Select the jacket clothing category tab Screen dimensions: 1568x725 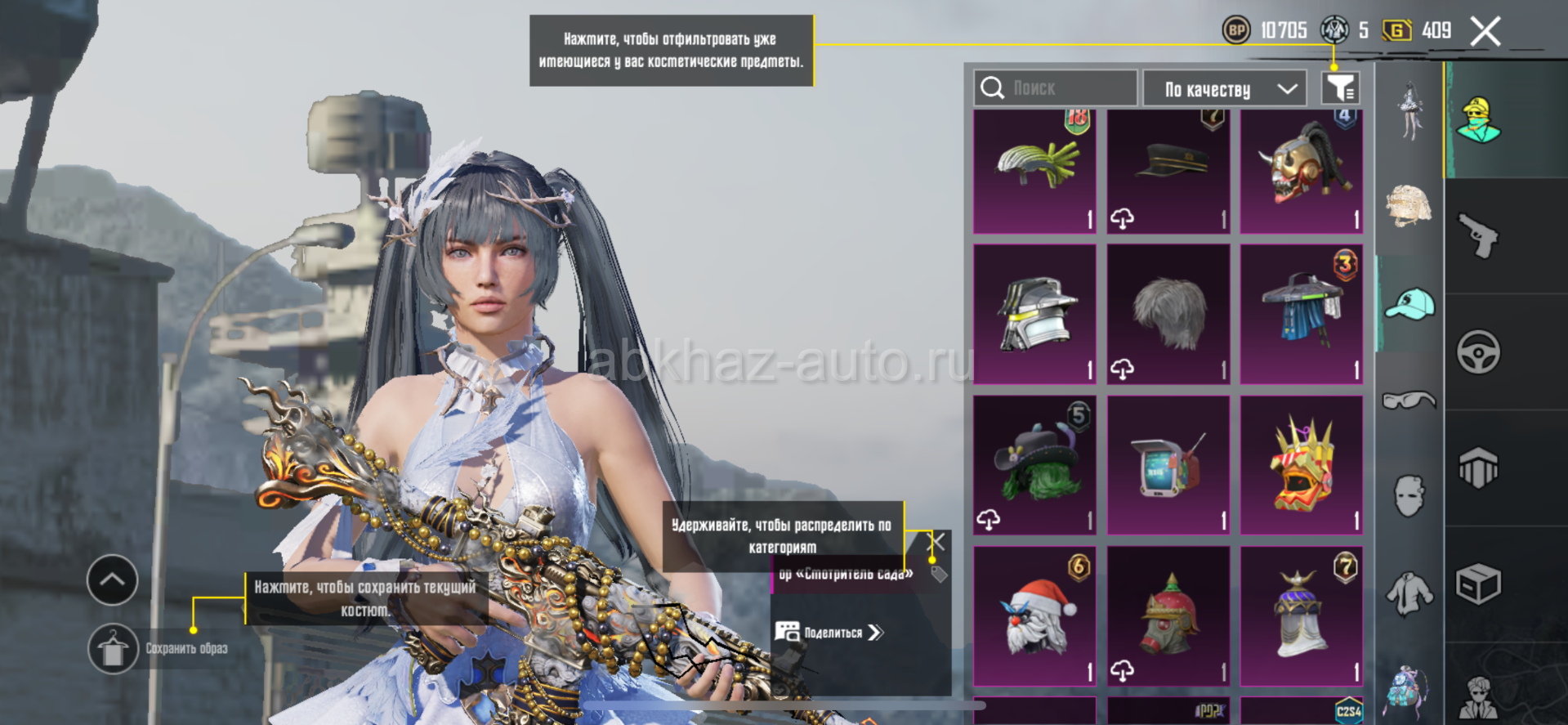pos(1409,593)
